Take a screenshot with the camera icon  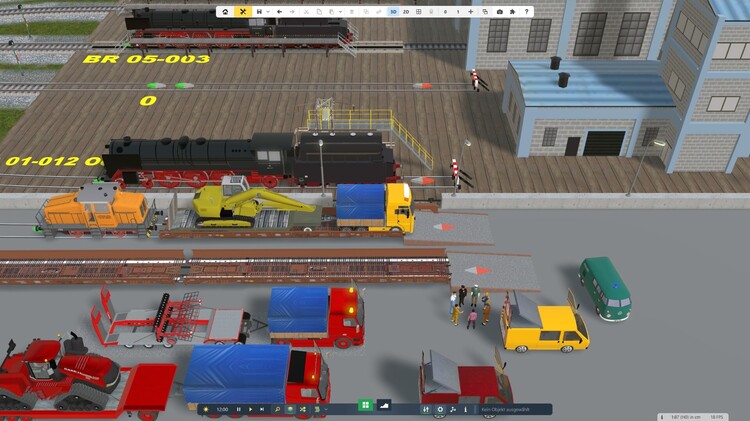[500, 12]
